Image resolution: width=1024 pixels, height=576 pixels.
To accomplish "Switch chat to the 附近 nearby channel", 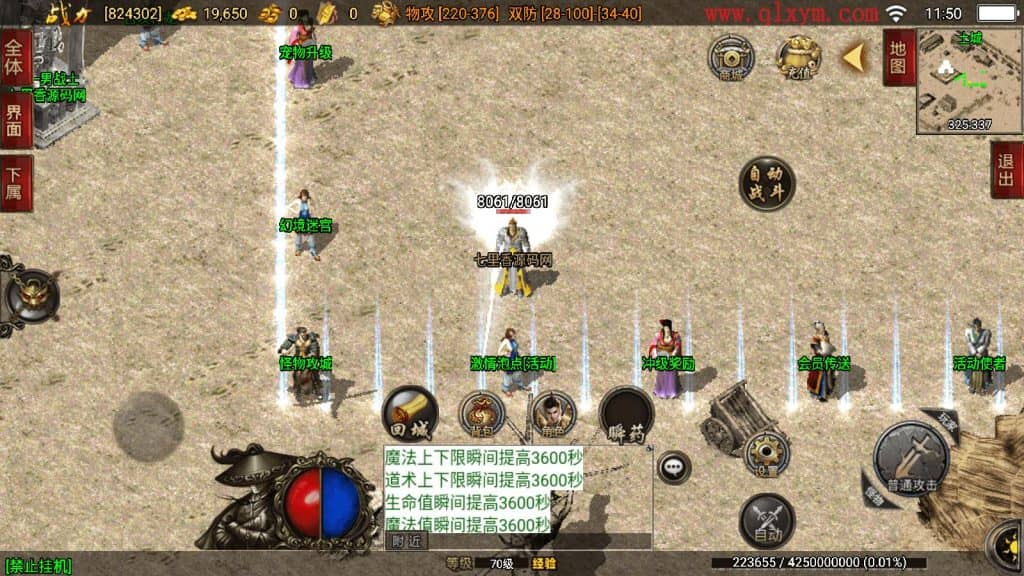I will pyautogui.click(x=406, y=541).
